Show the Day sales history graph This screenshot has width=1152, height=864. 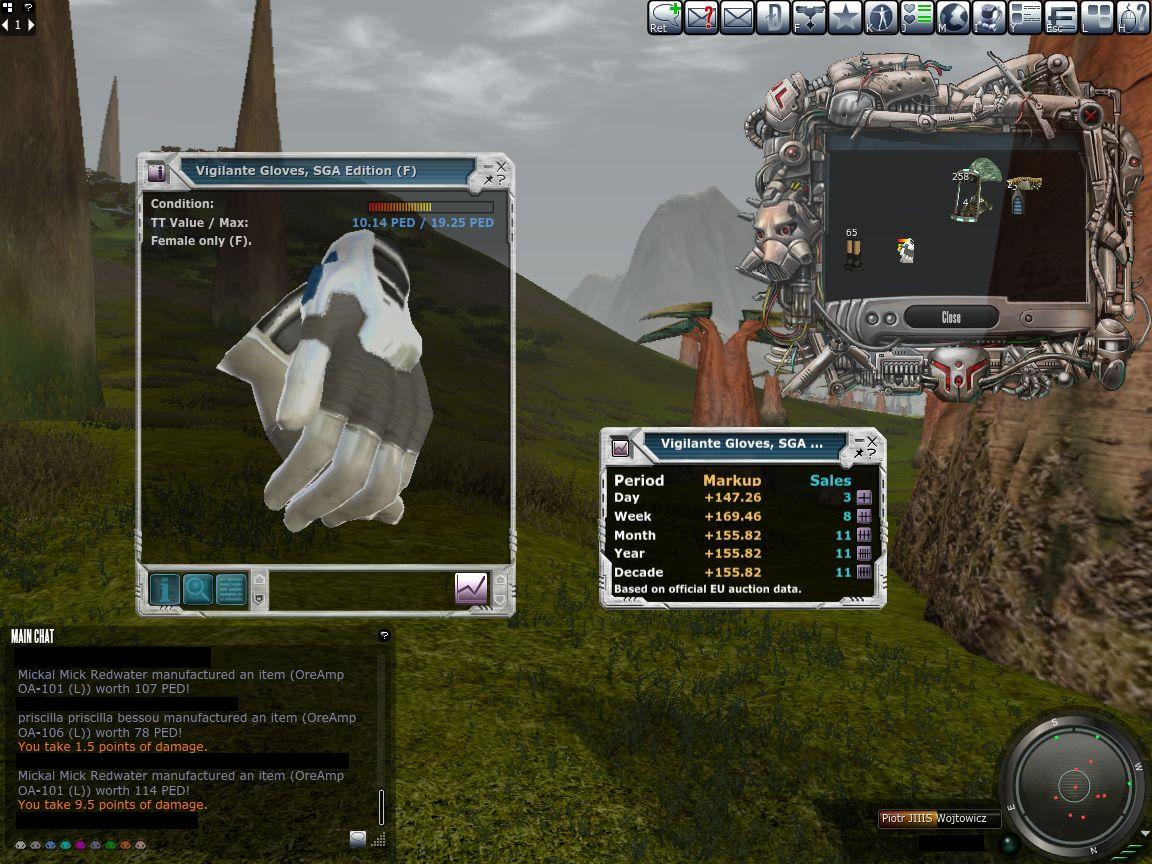click(x=864, y=498)
